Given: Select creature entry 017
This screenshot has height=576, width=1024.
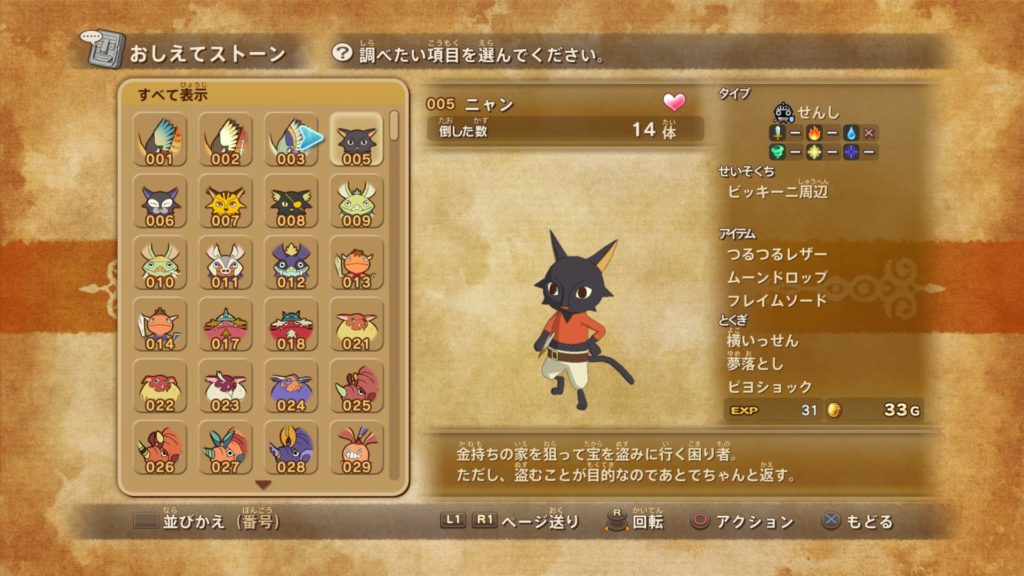Looking at the screenshot, I should 225,325.
